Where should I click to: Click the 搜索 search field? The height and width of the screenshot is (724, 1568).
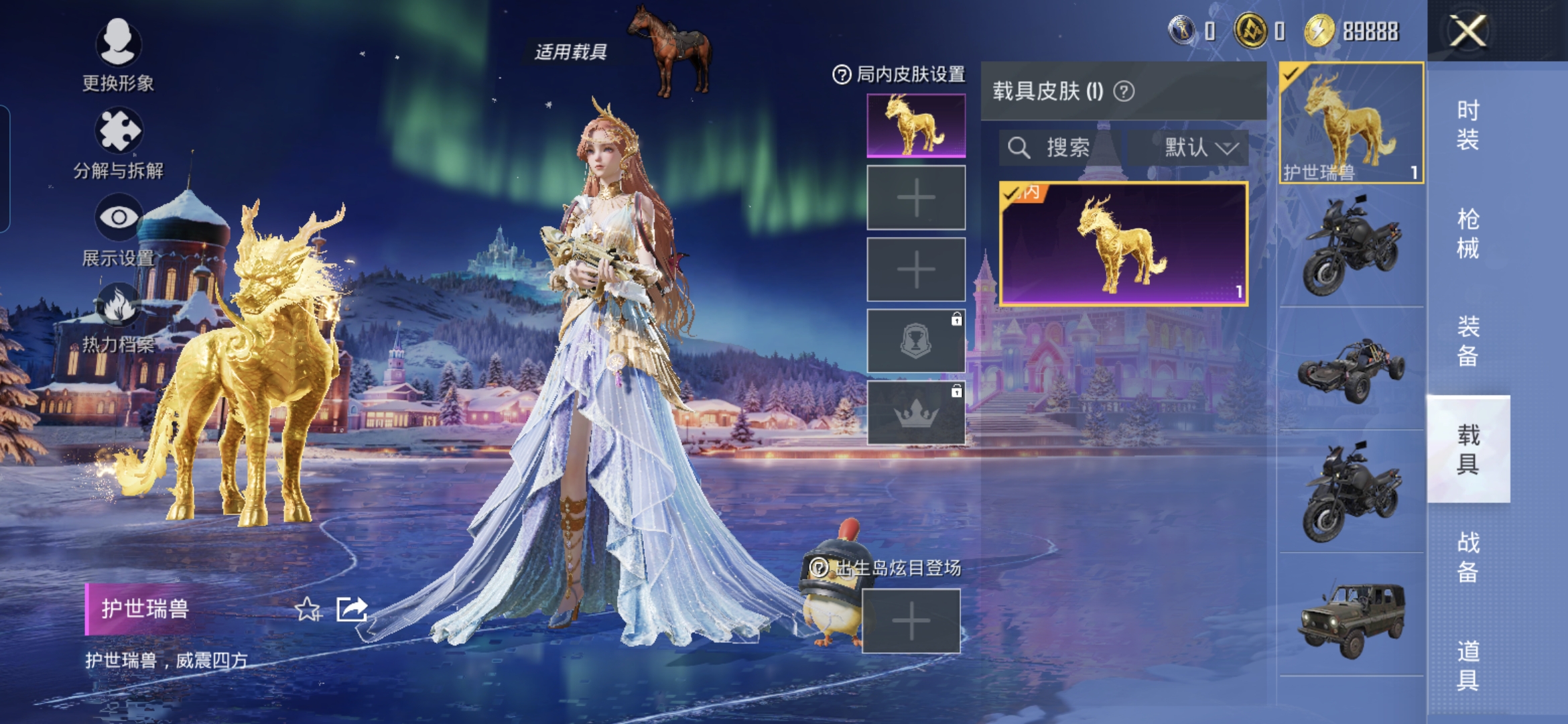pos(1059,147)
